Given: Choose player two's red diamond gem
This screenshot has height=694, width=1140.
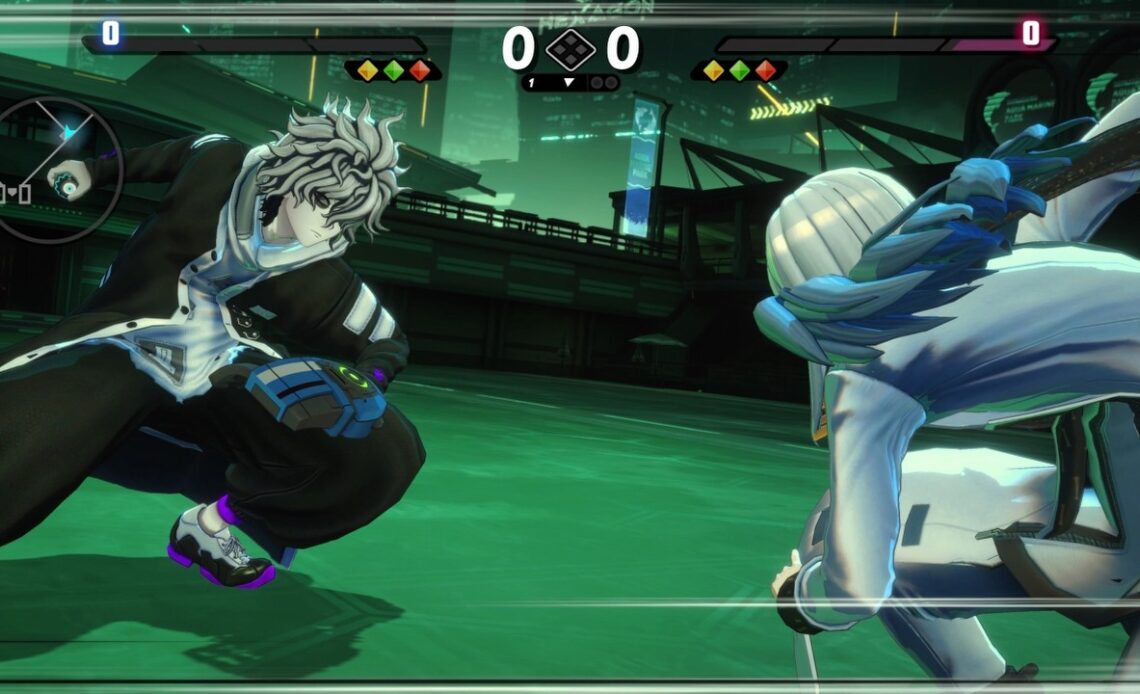Looking at the screenshot, I should 765,70.
